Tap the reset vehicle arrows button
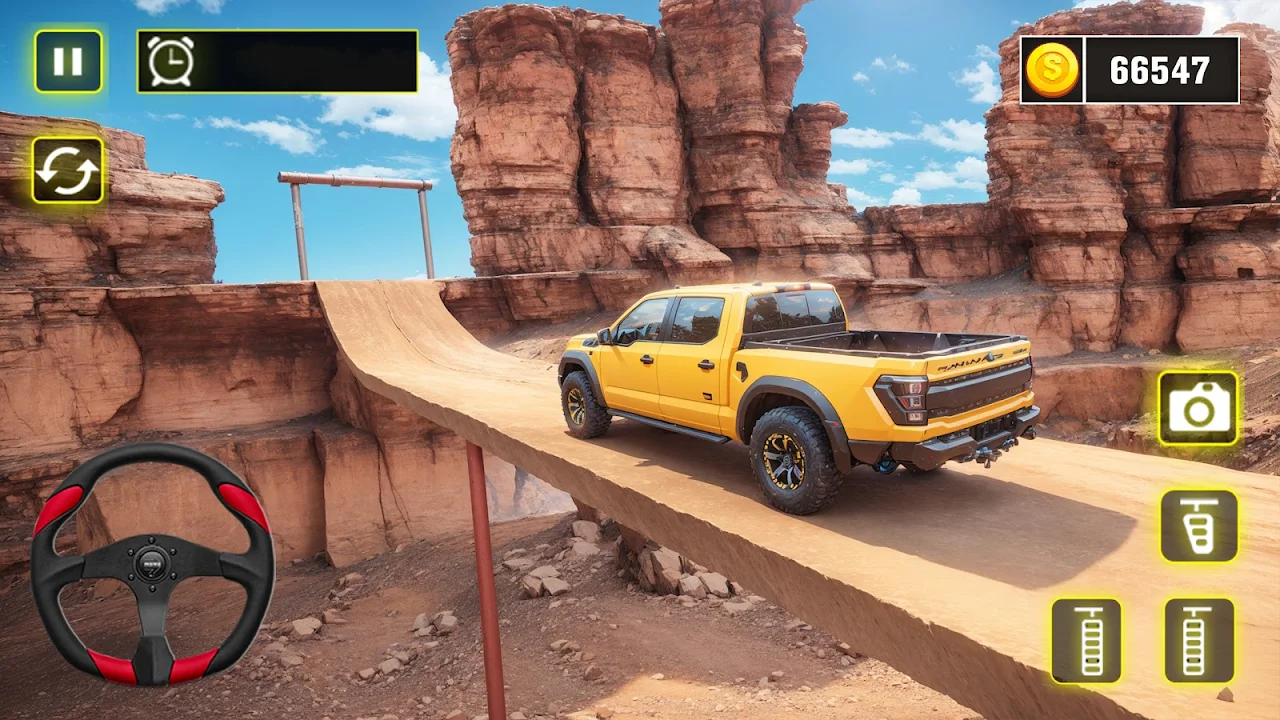The image size is (1280, 720). [x=68, y=170]
